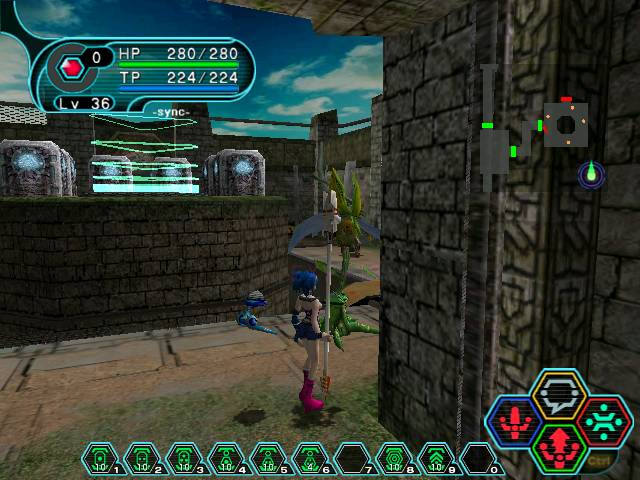Activate the double-chevron technique in slot 9
This screenshot has height=480, width=640.
(x=436, y=460)
